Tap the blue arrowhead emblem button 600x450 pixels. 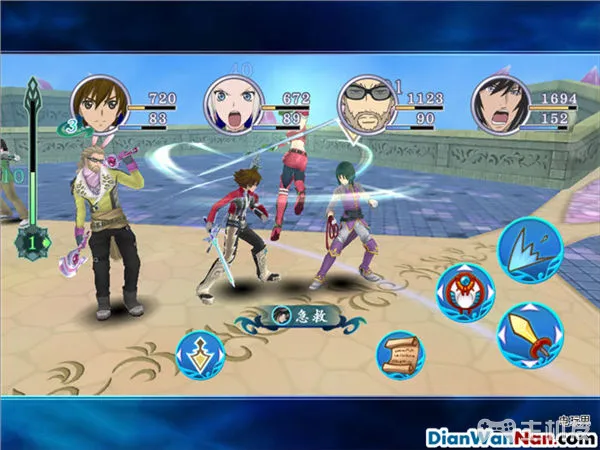tap(199, 354)
